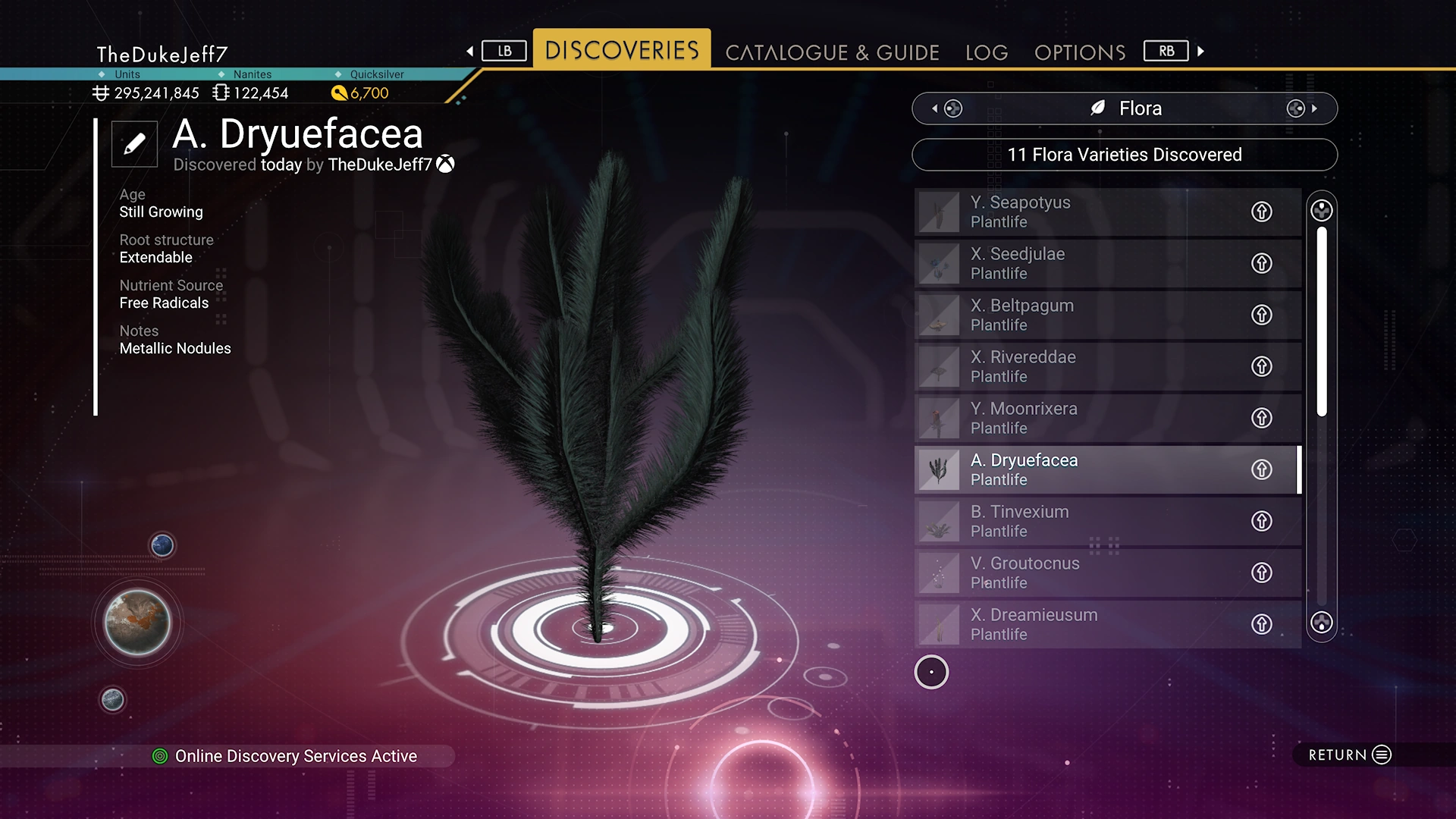Go to the Options tab
This screenshot has height=819, width=1456.
[x=1079, y=52]
